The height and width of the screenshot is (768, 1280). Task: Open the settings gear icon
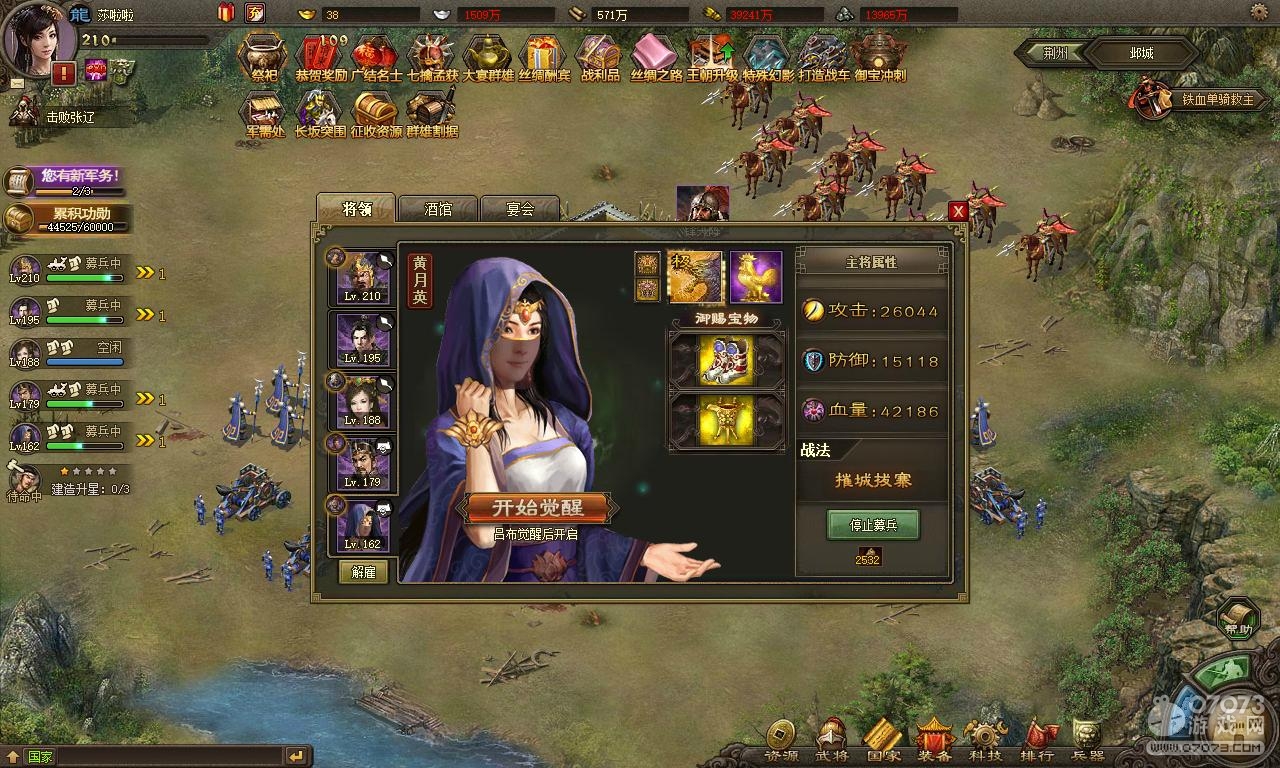(x=1261, y=12)
